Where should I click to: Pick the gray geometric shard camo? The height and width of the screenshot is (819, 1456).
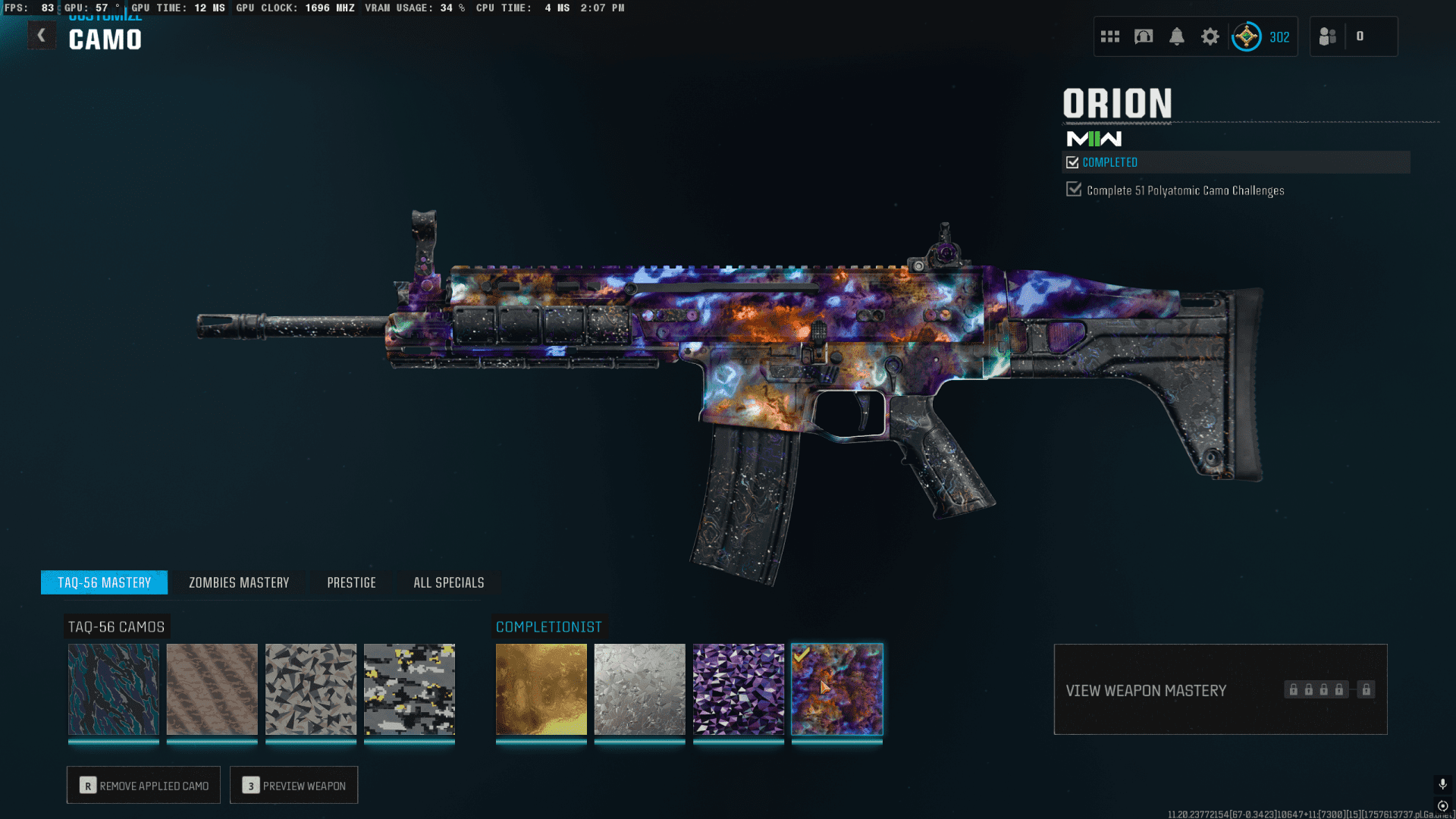click(x=311, y=689)
